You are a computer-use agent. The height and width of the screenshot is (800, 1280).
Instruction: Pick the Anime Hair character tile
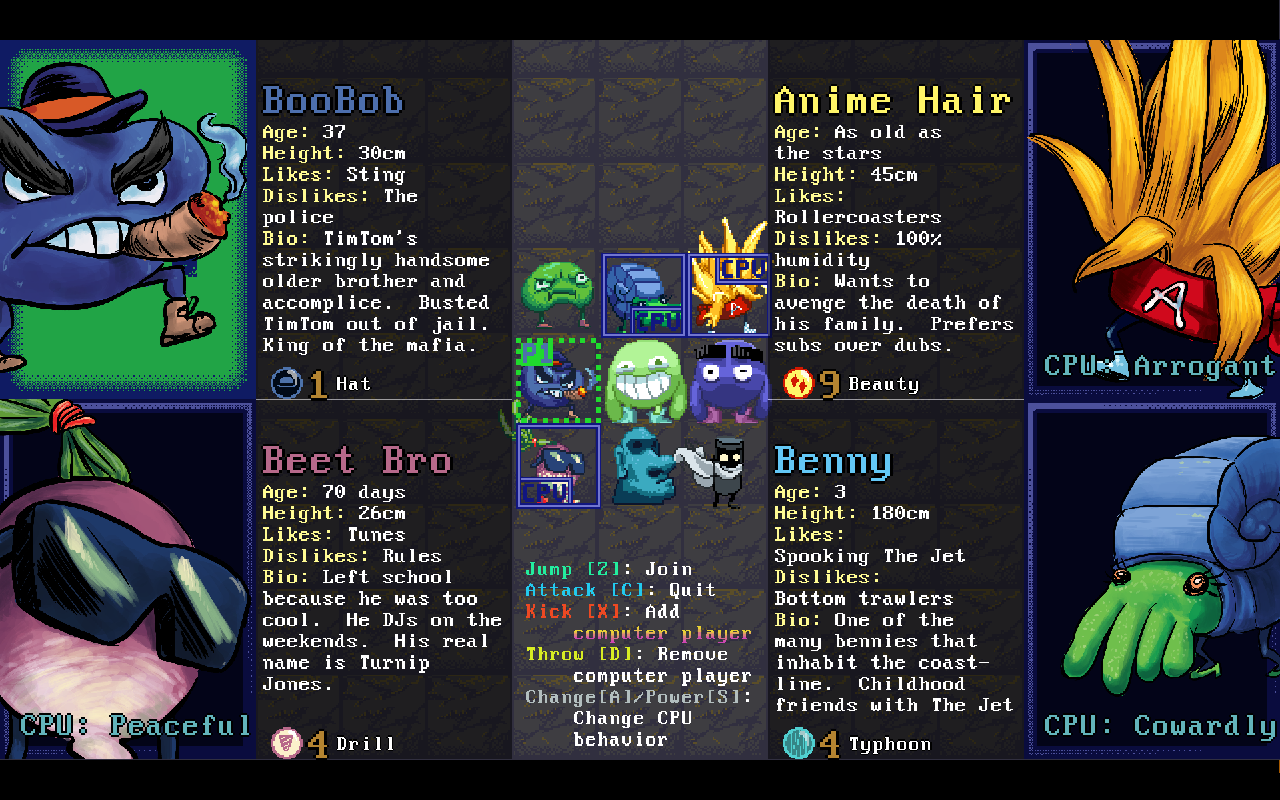(728, 294)
